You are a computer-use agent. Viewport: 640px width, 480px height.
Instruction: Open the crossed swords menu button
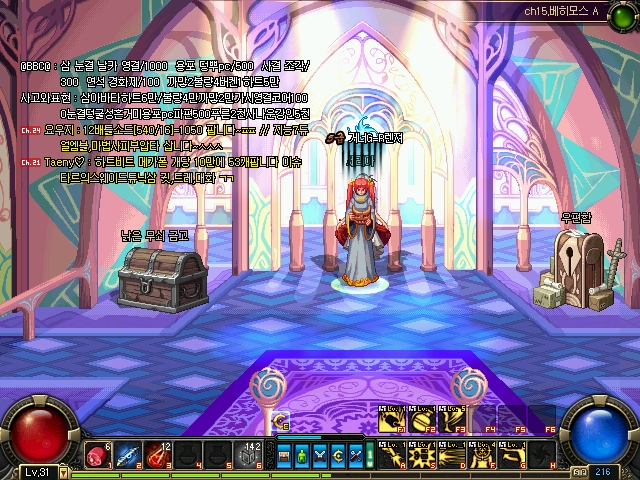click(320, 457)
